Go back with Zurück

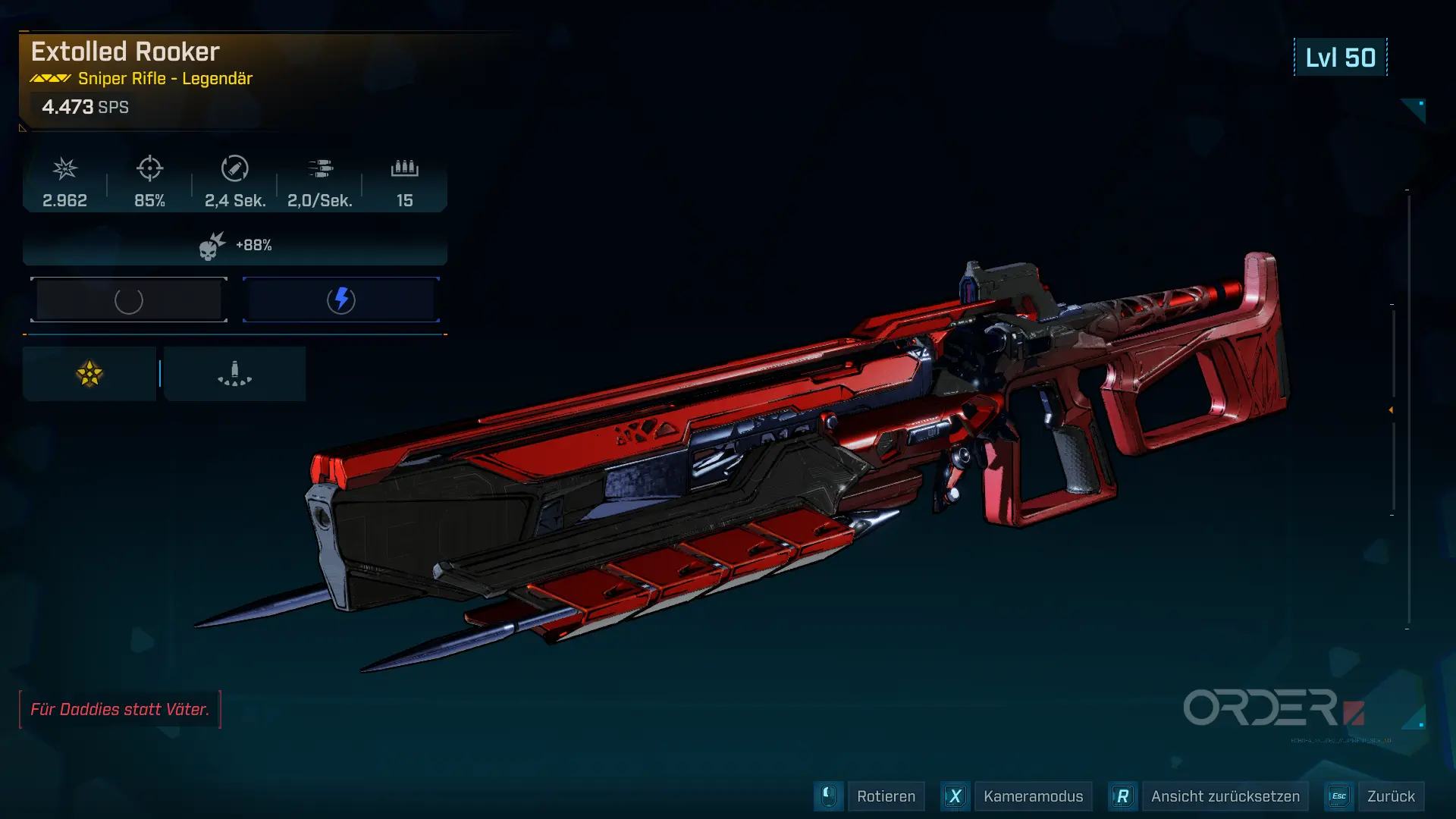pyautogui.click(x=1390, y=796)
